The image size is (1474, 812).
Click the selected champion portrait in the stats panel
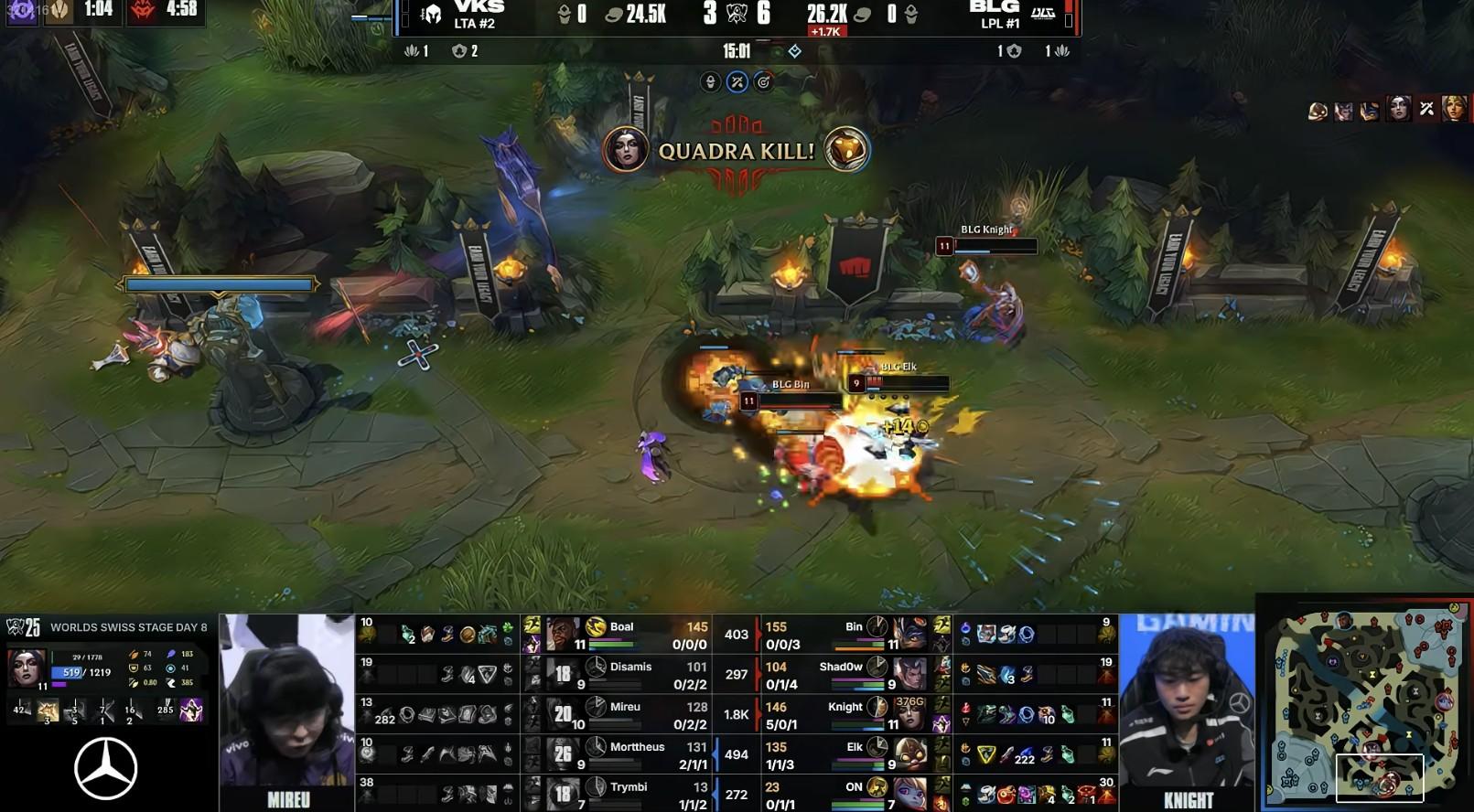coord(26,668)
